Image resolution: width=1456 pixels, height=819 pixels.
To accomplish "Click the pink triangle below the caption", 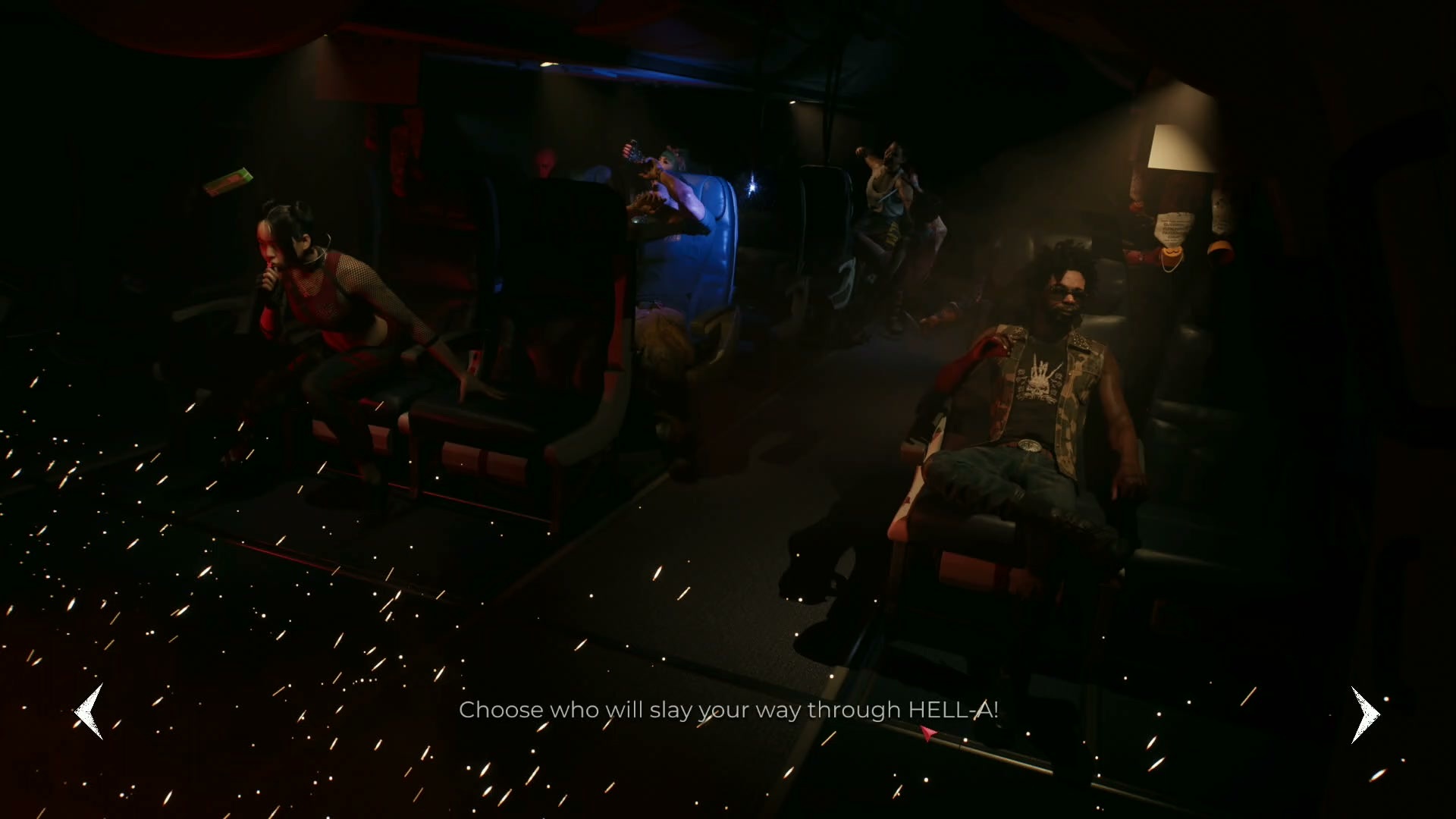I will (927, 733).
